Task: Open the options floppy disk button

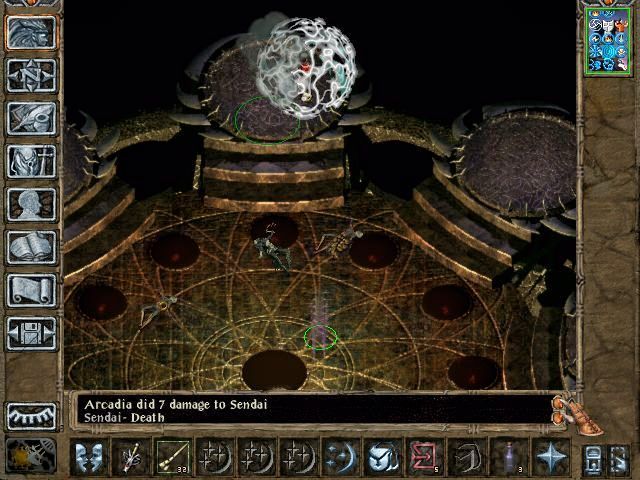Action: pyautogui.click(x=31, y=333)
